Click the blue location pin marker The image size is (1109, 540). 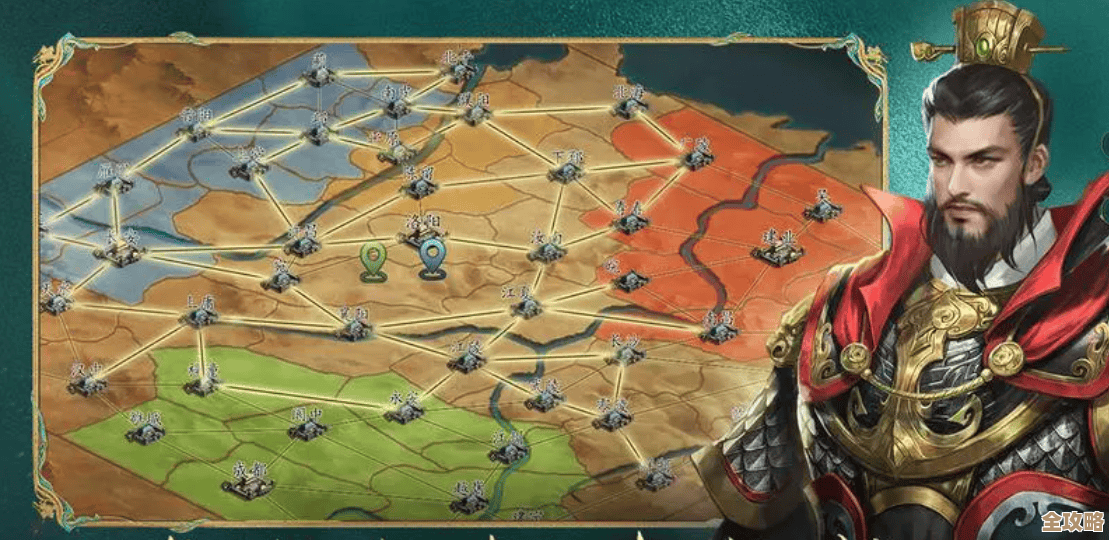(432, 259)
